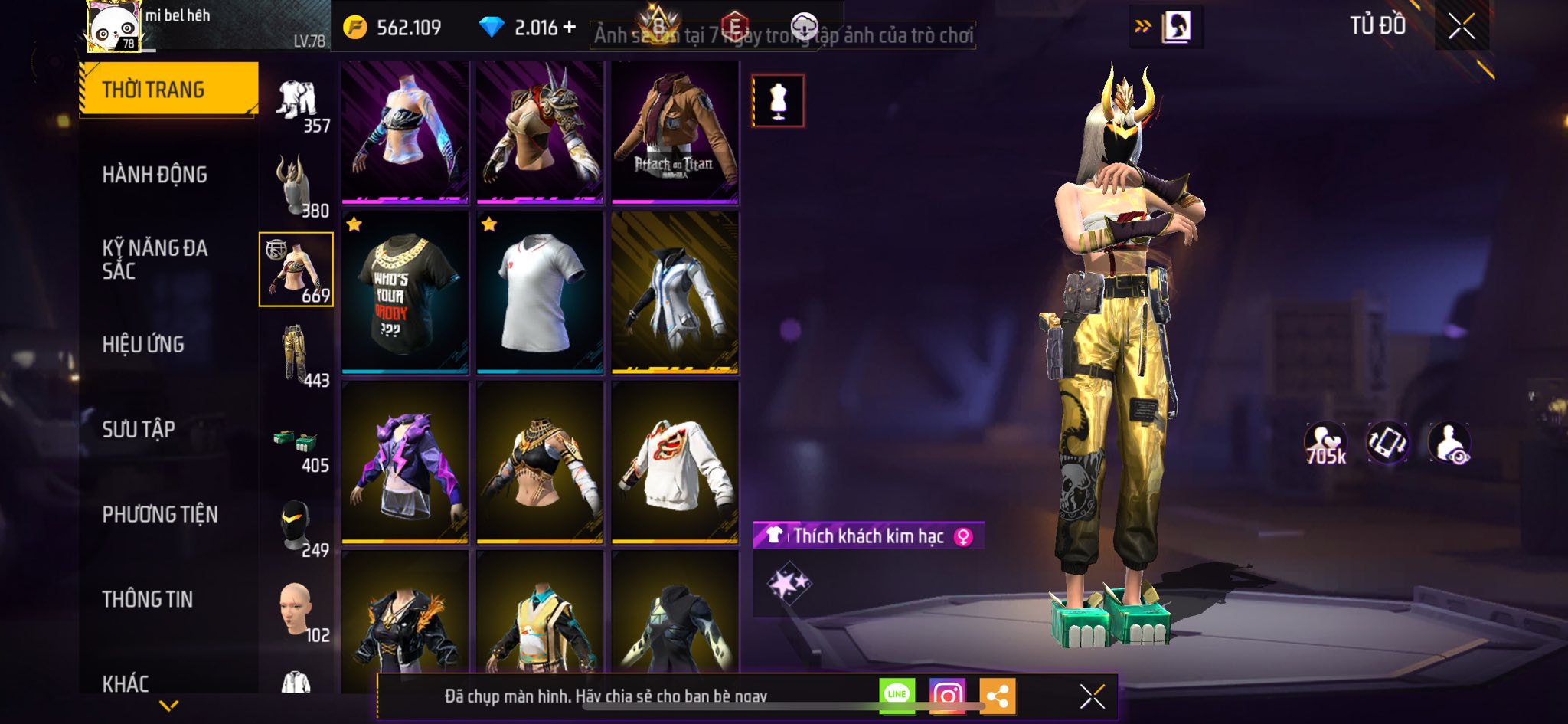Open the shoes category with 405 items
The height and width of the screenshot is (724, 1568).
point(298,446)
